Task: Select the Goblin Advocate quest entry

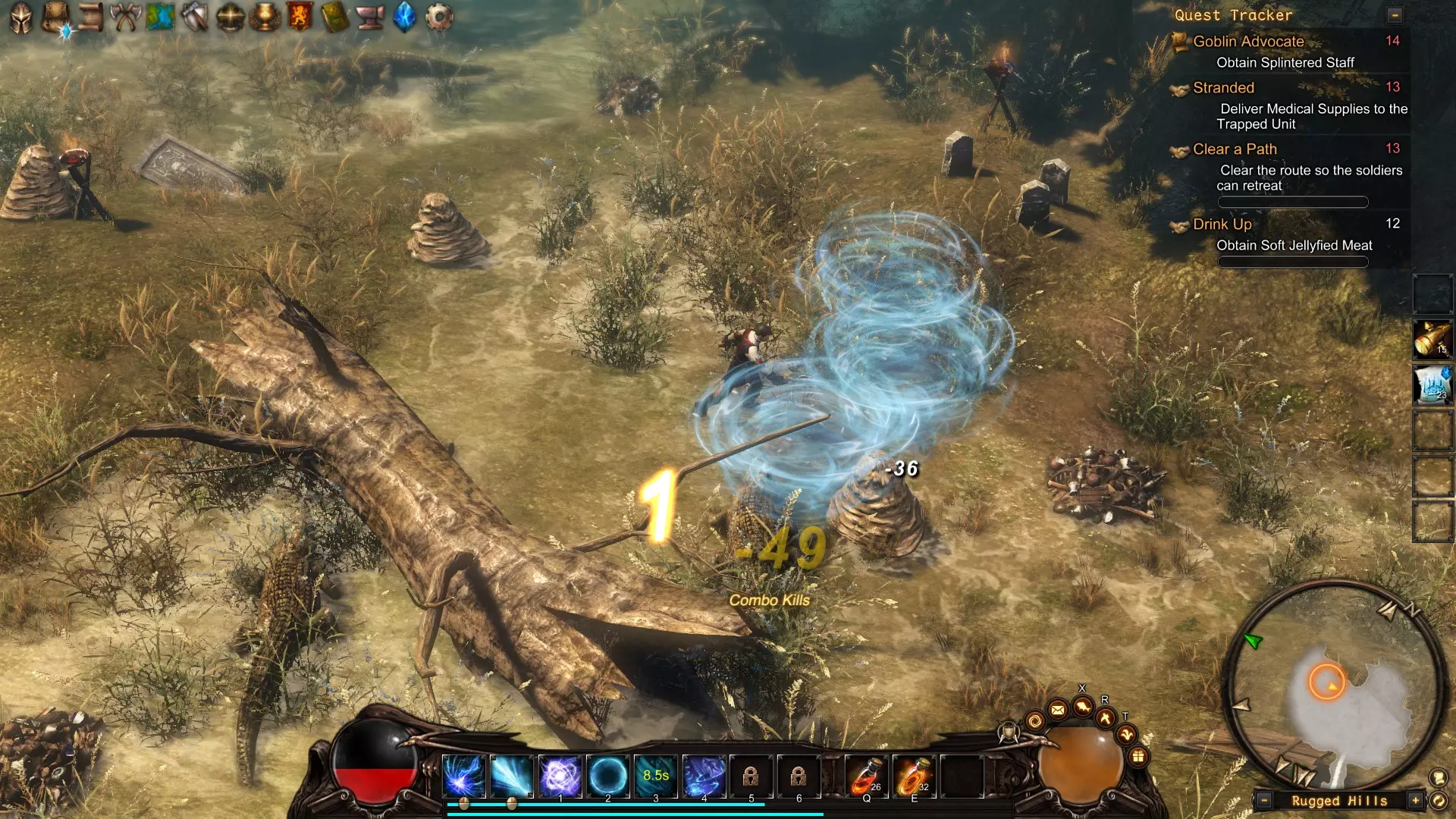Action: coord(1248,42)
